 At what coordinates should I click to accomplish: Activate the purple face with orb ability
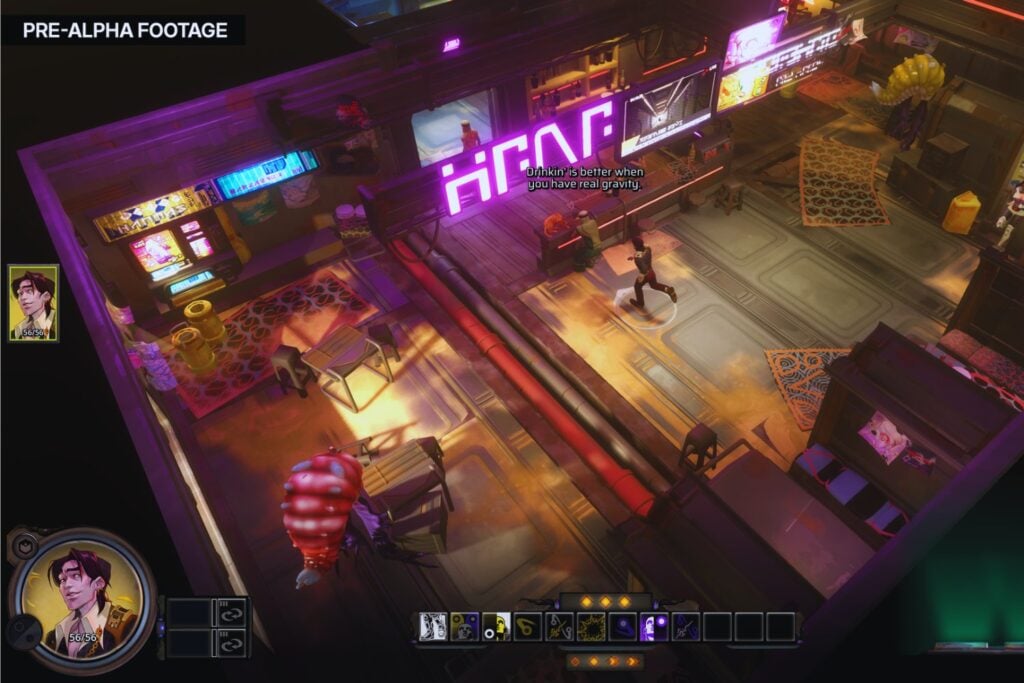point(656,626)
